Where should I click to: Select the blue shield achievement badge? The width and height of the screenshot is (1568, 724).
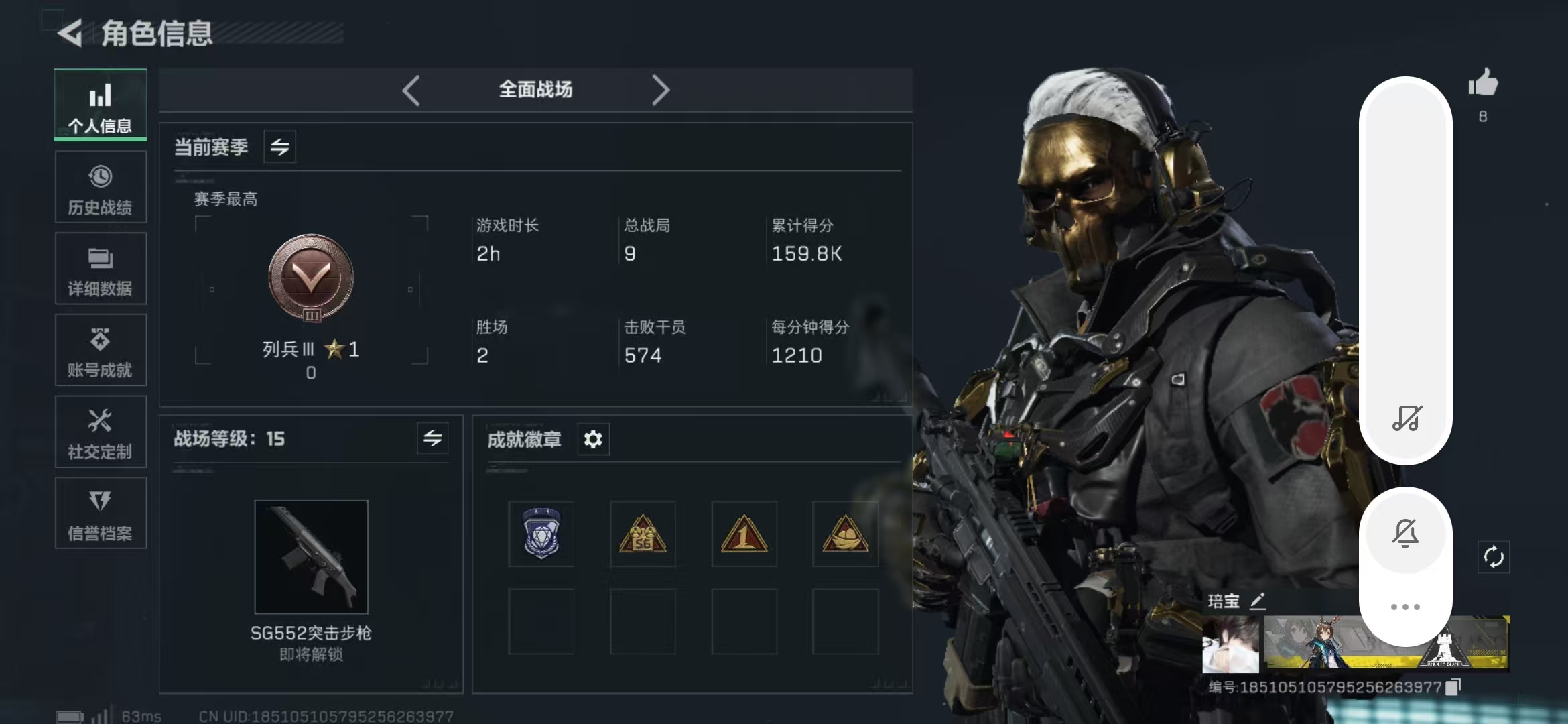tap(541, 534)
